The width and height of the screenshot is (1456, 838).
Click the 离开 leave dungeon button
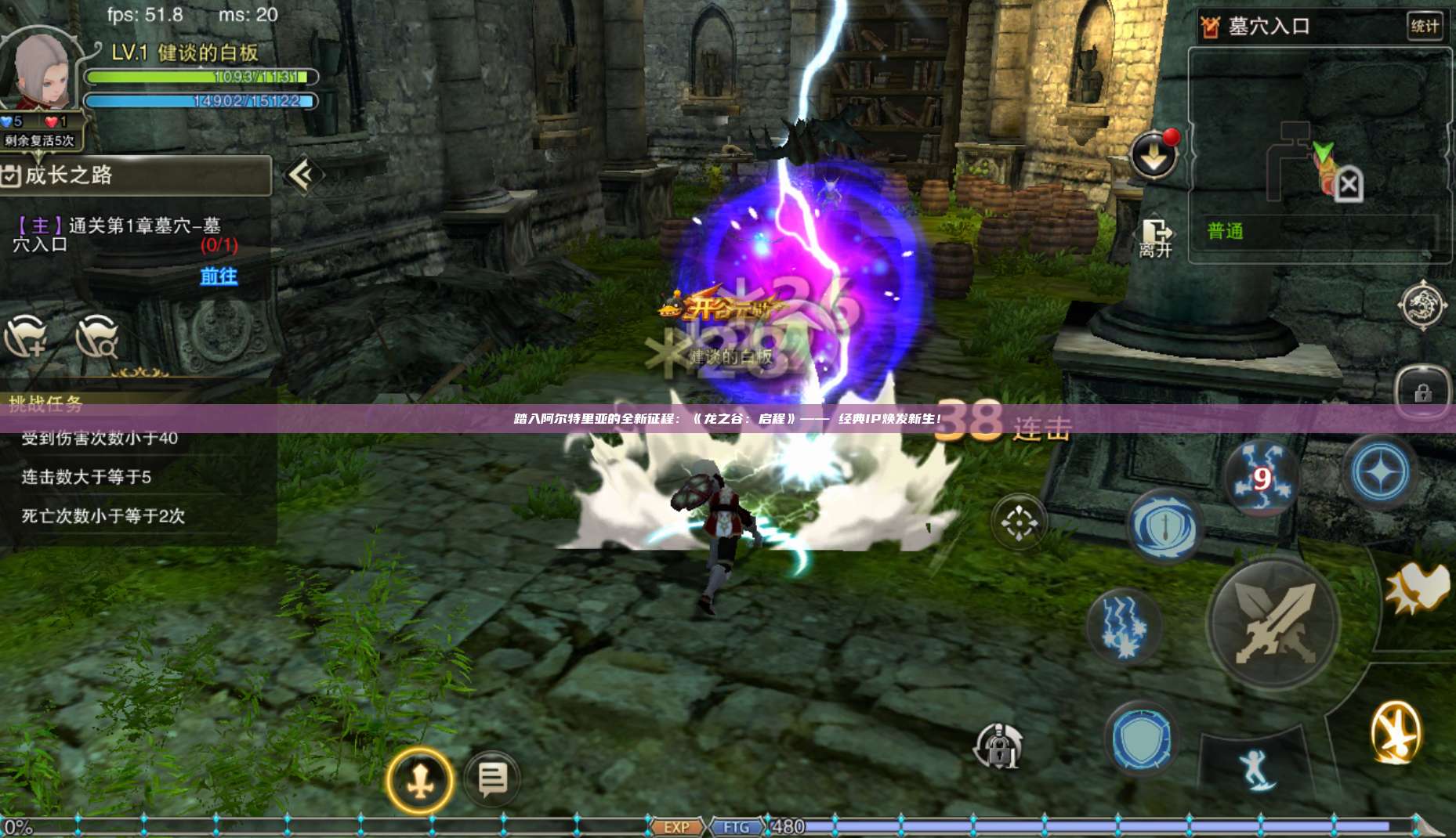point(1155,238)
